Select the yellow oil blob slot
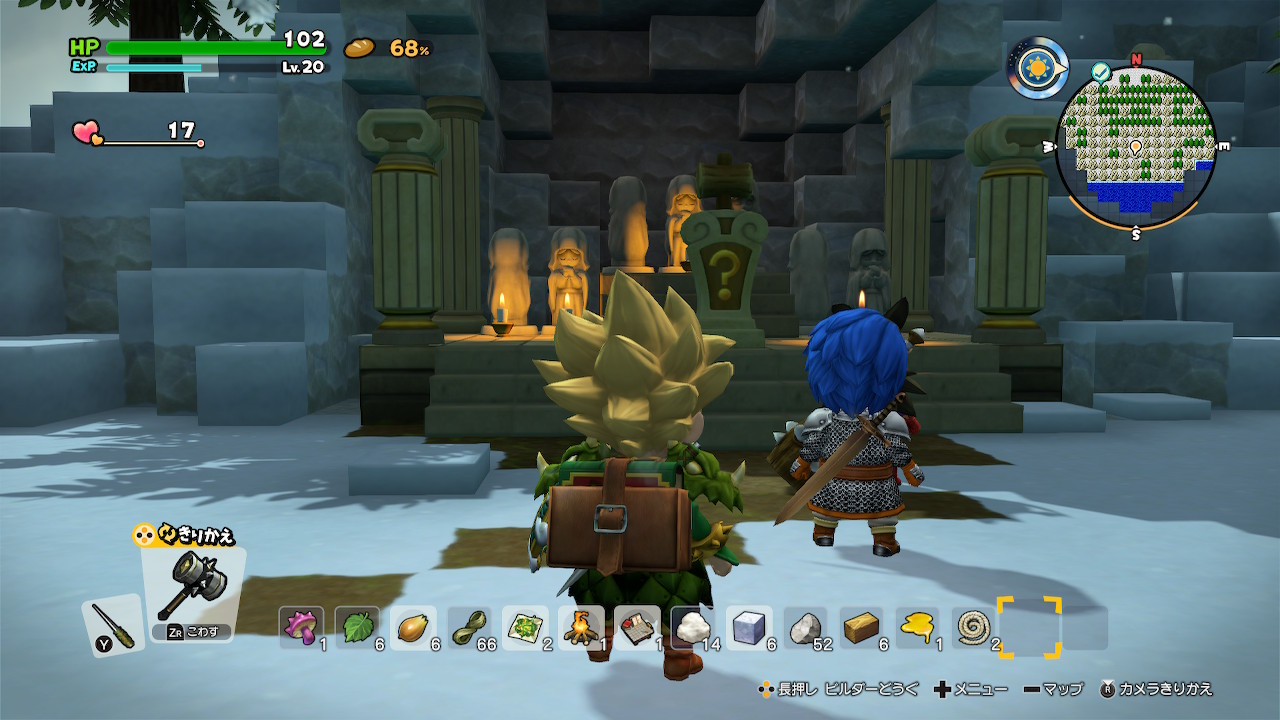This screenshot has height=720, width=1280. 917,628
